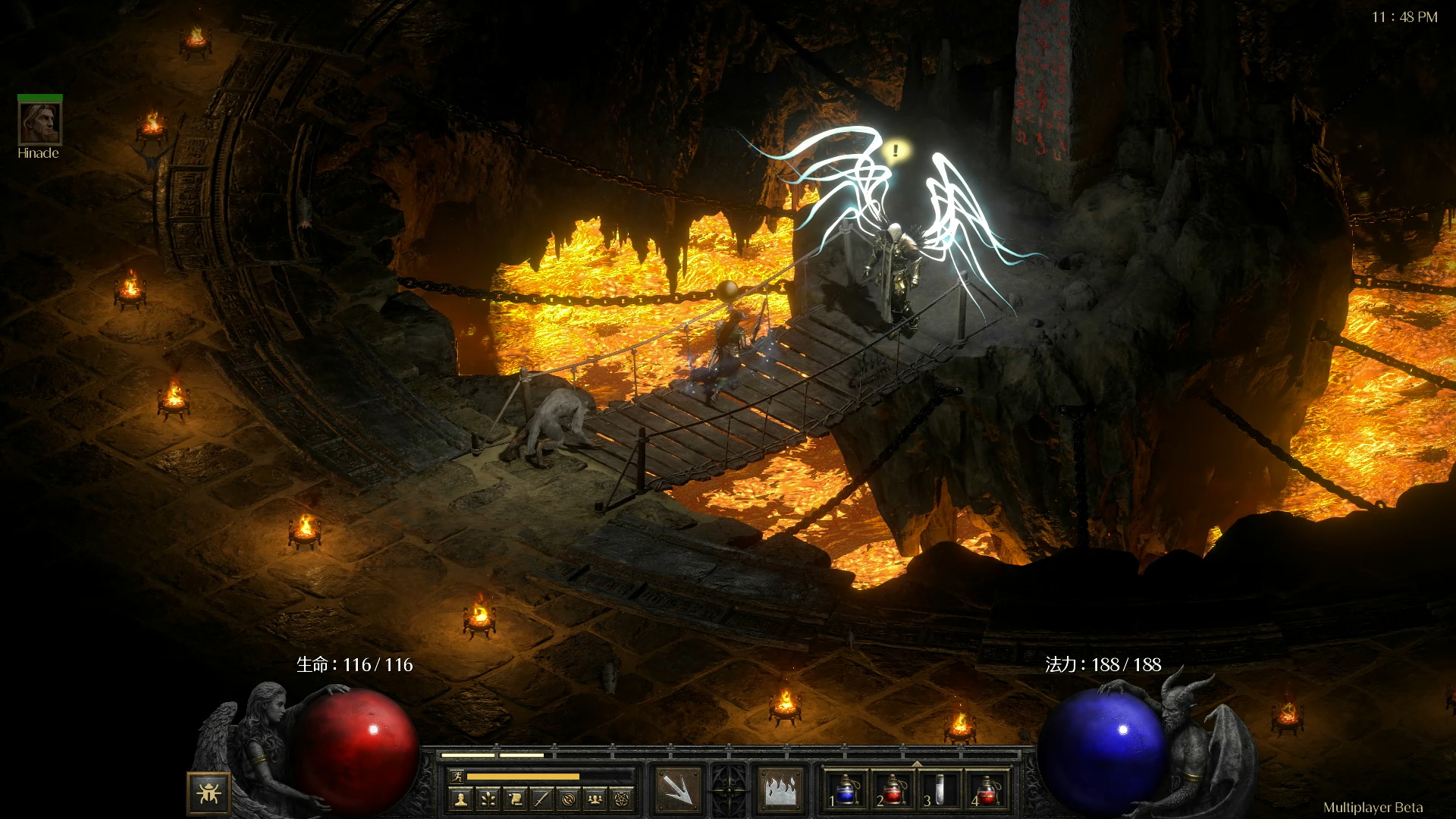Open the inventory sword icon
This screenshot has height=819, width=1456.
coord(541,799)
